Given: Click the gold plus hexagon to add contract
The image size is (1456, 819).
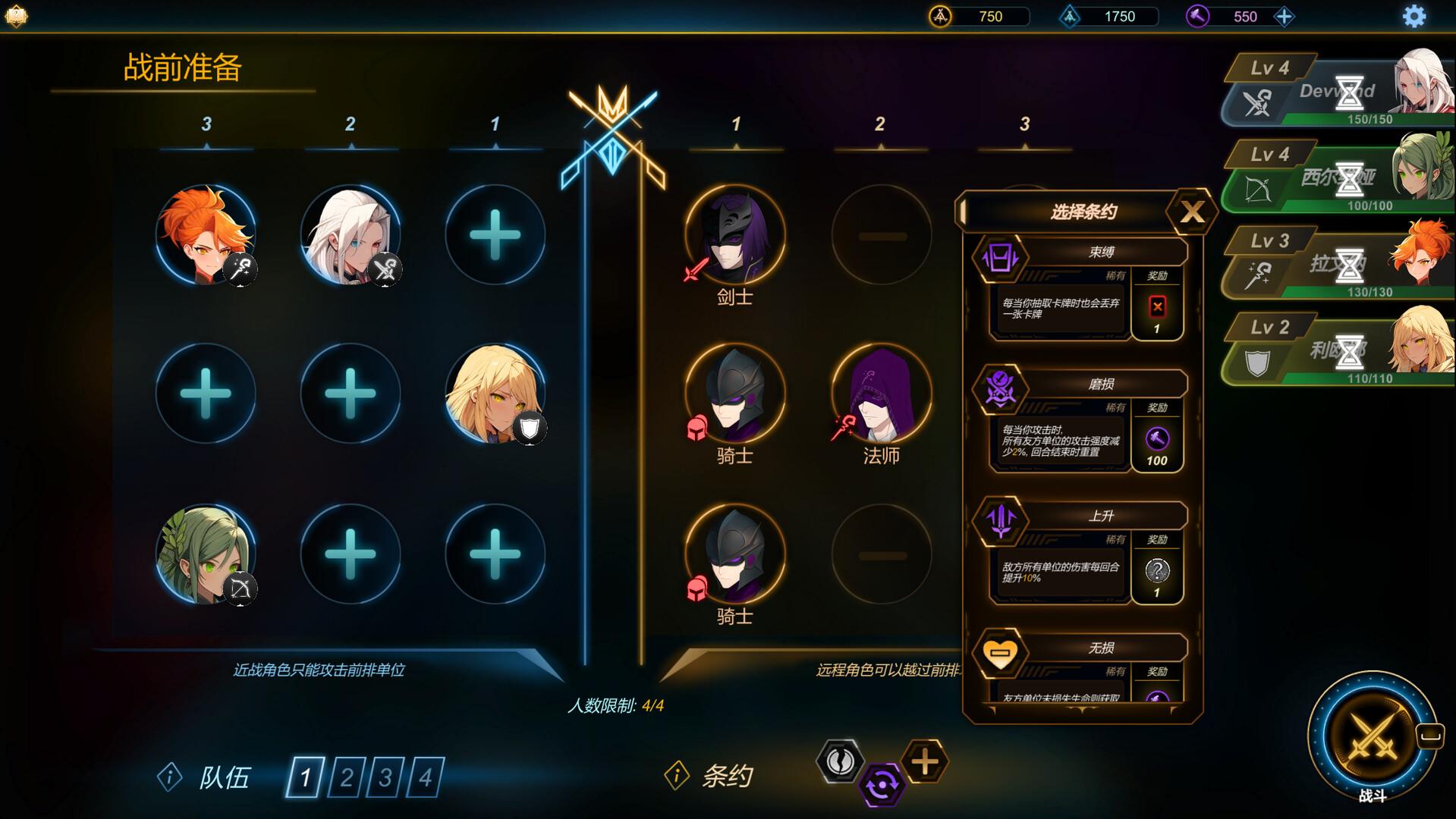Looking at the screenshot, I should tap(925, 762).
